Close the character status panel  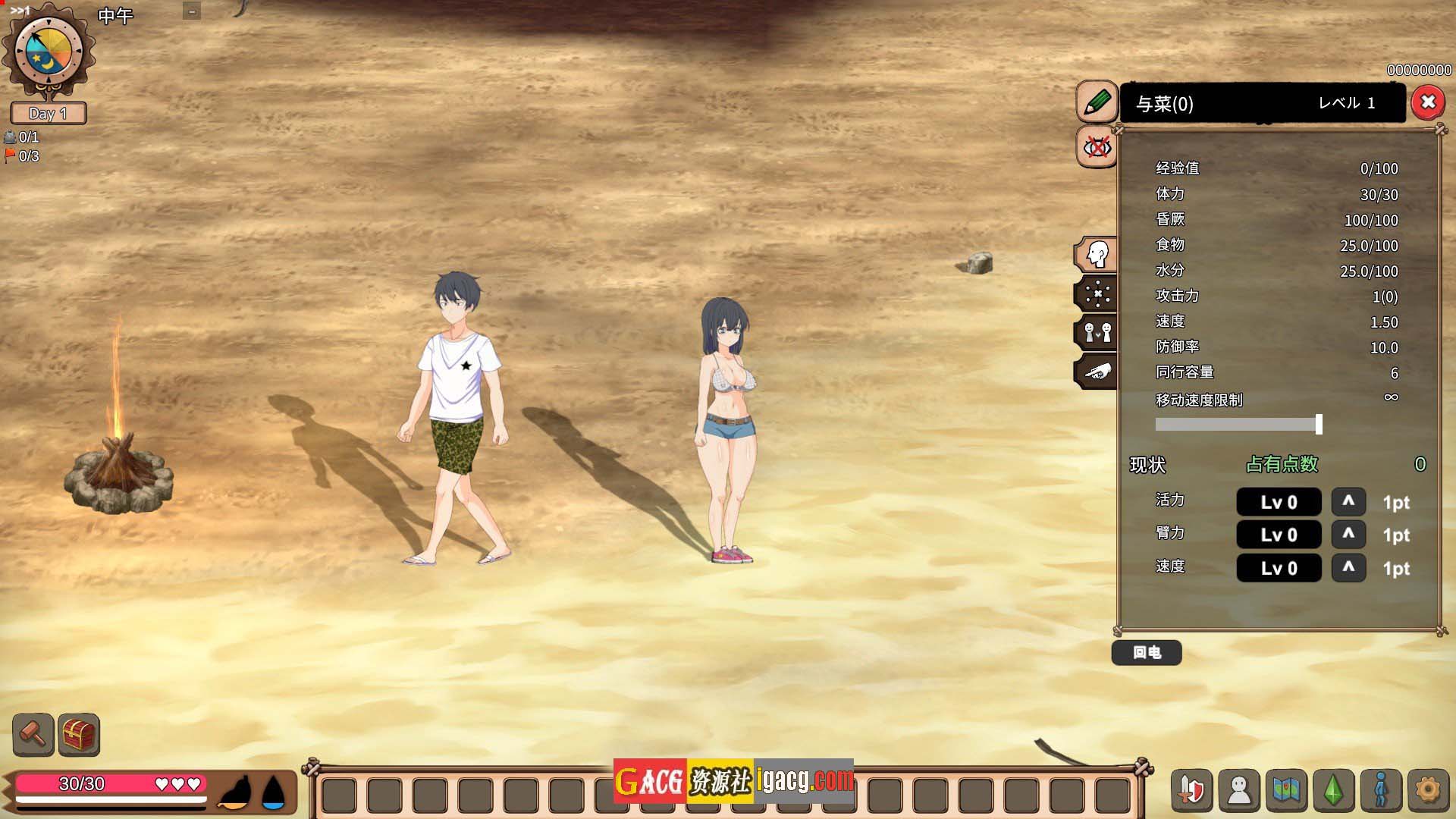[1428, 102]
